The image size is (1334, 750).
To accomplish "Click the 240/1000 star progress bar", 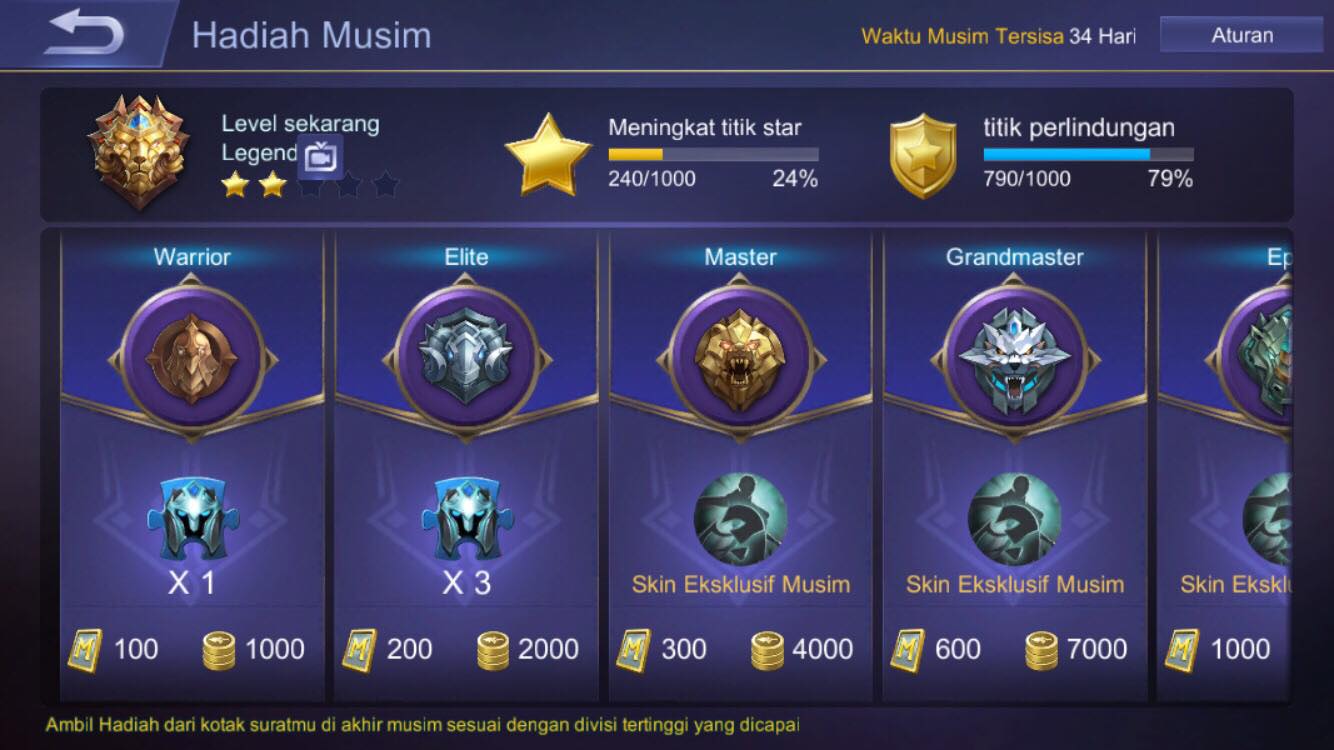I will (712, 155).
